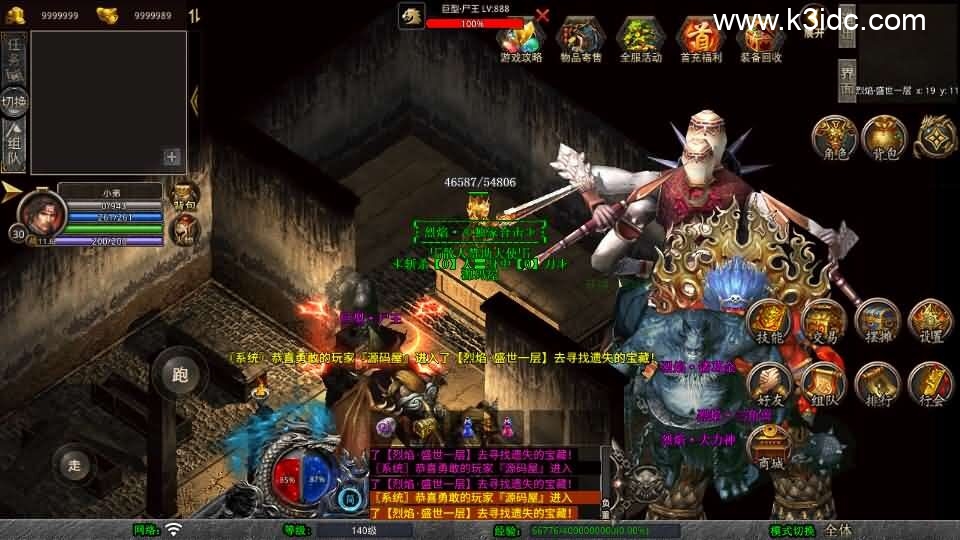Open the 背包 bag icon beside 角色
The height and width of the screenshot is (540, 960).
883,137
